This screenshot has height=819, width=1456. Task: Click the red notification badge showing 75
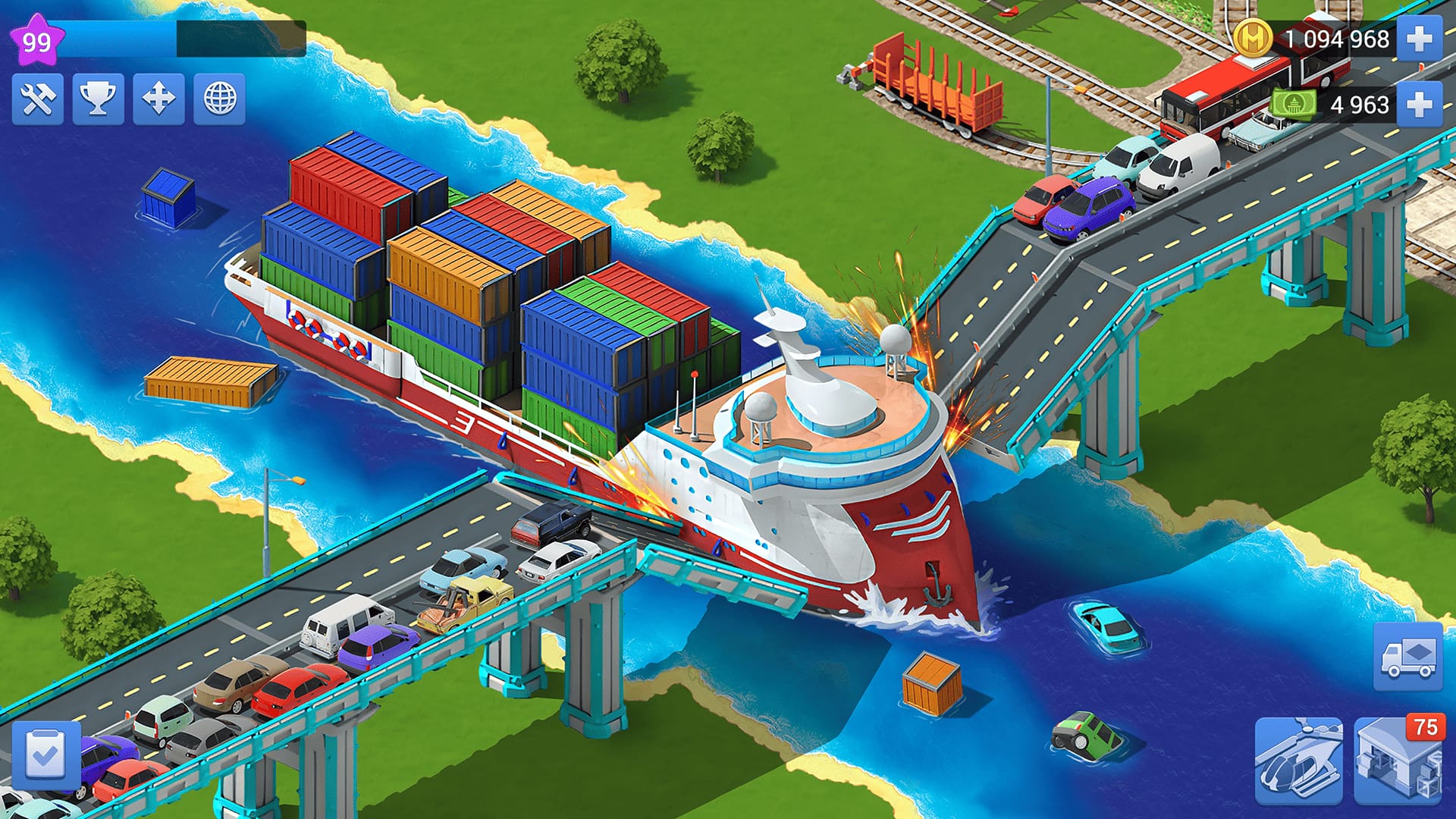tap(1427, 726)
